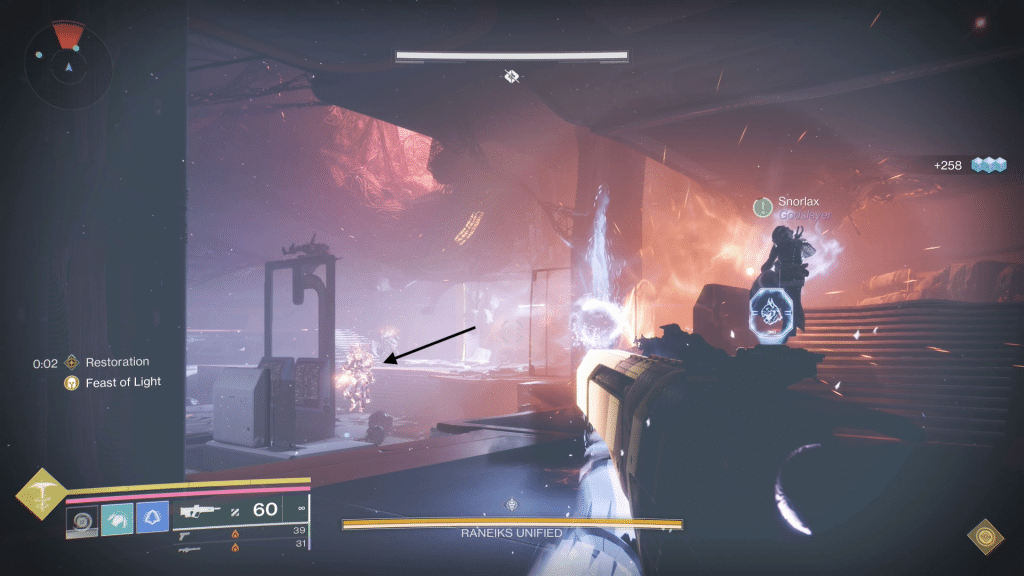Viewport: 1024px width, 576px height.
Task: Switch to the bottom heavy weapon row
Action: 240,546
